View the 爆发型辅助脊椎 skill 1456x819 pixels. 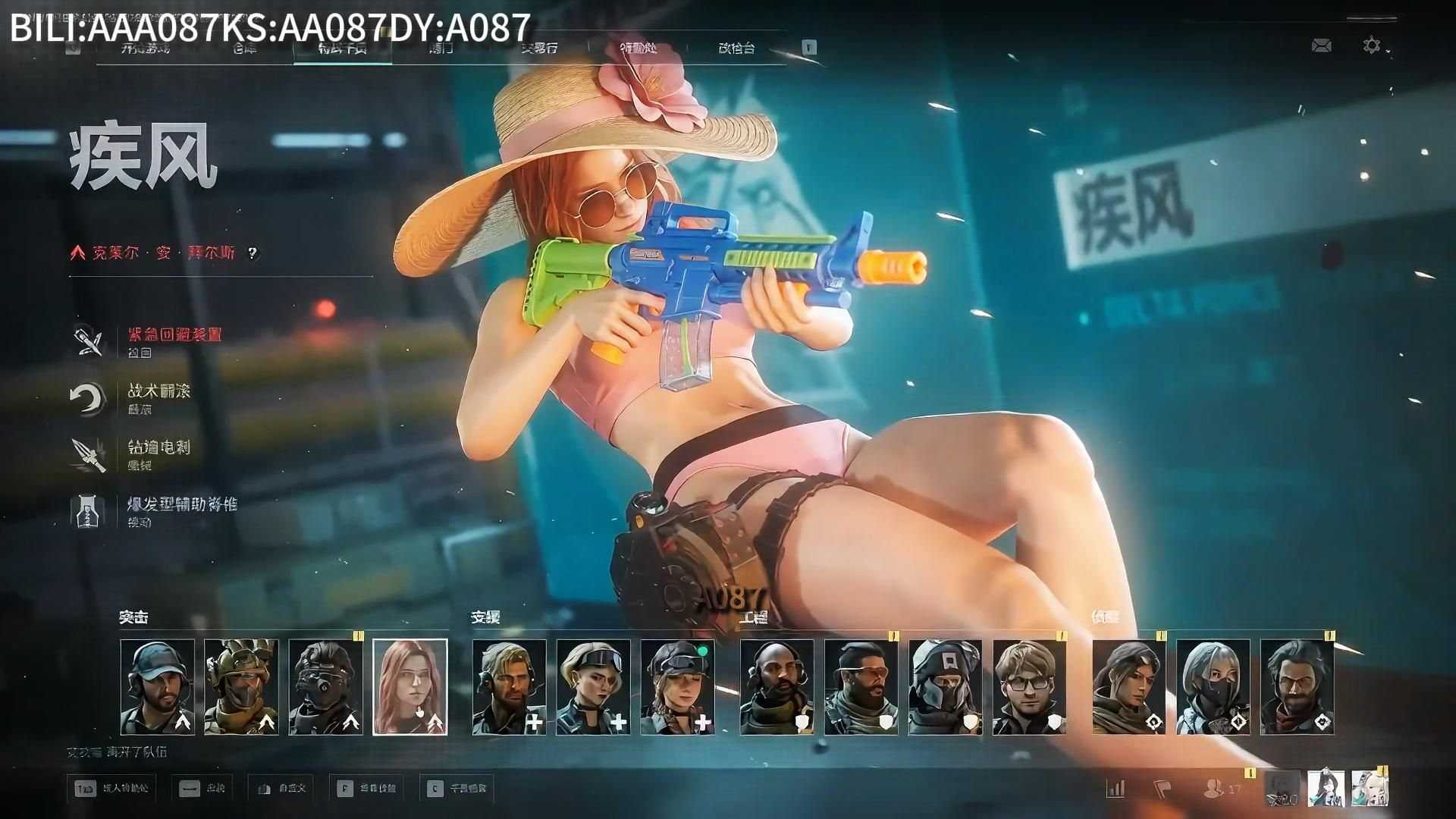(182, 504)
